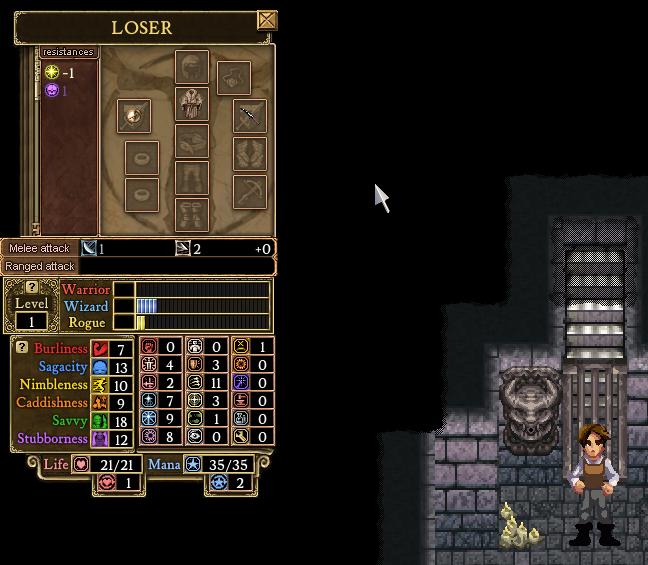Open the help button beside Burliness

(22, 348)
